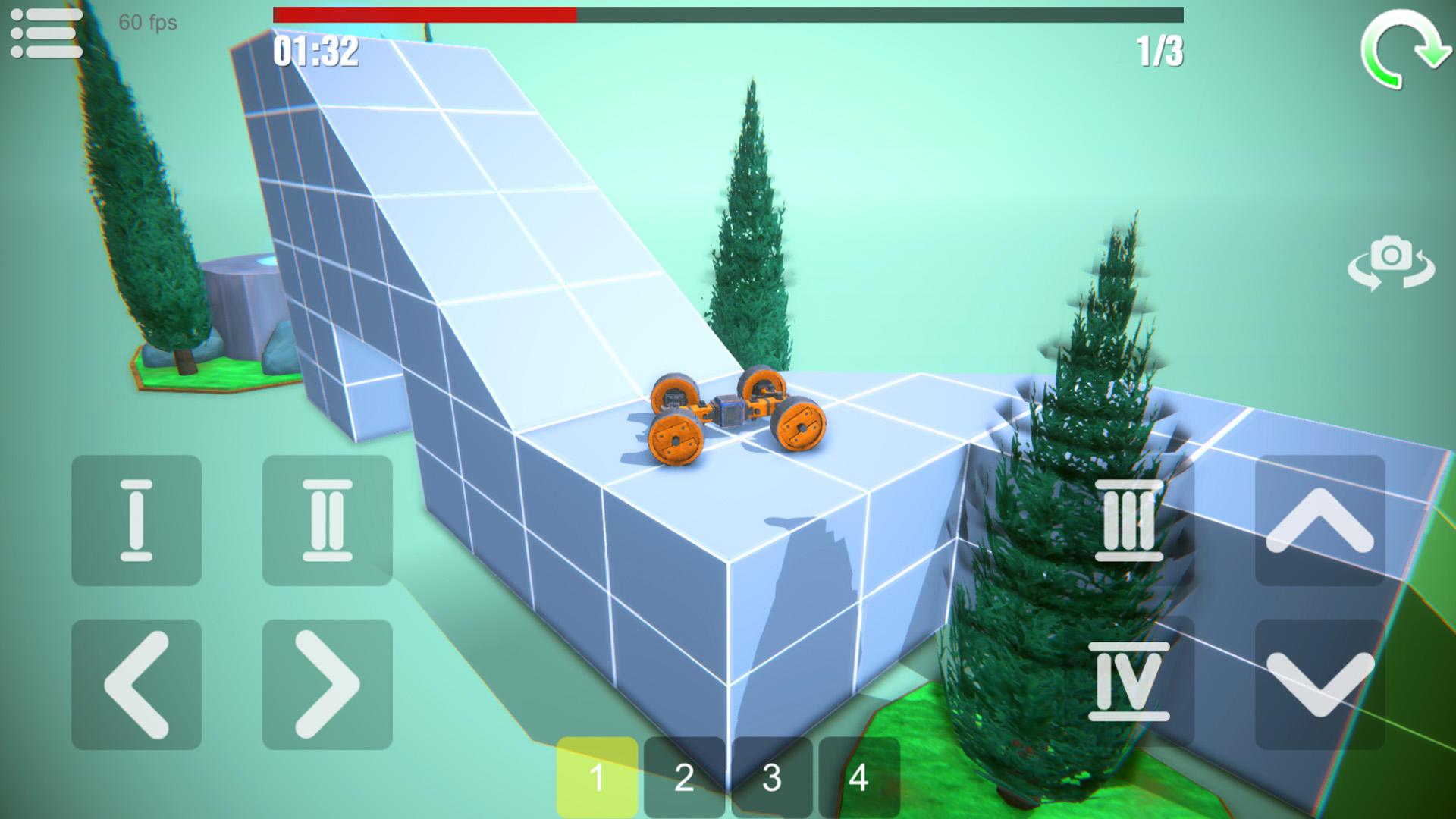Select vehicle slot 1
This screenshot has width=1456, height=819.
[x=598, y=775]
